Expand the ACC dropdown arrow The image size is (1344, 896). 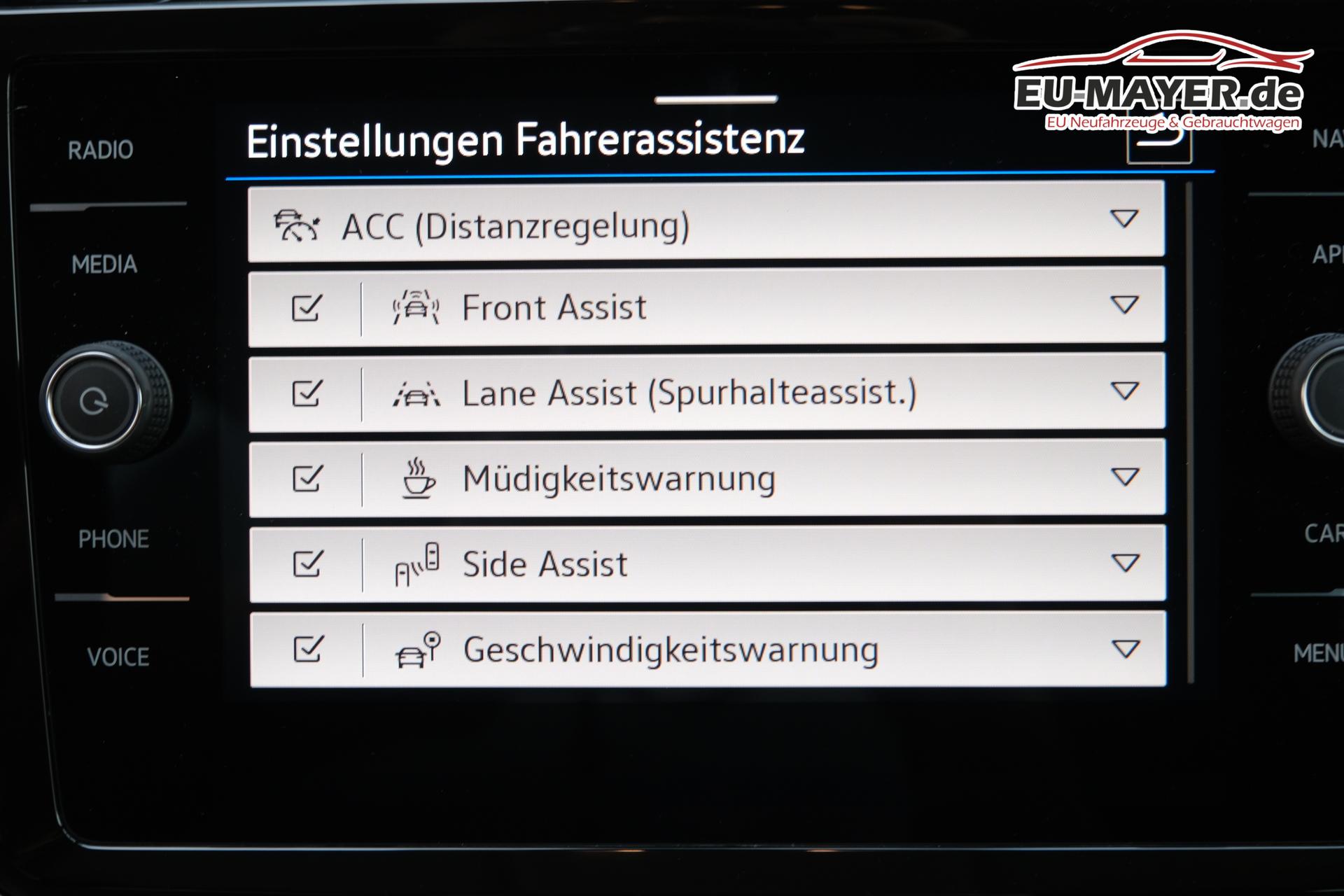[x=1123, y=219]
